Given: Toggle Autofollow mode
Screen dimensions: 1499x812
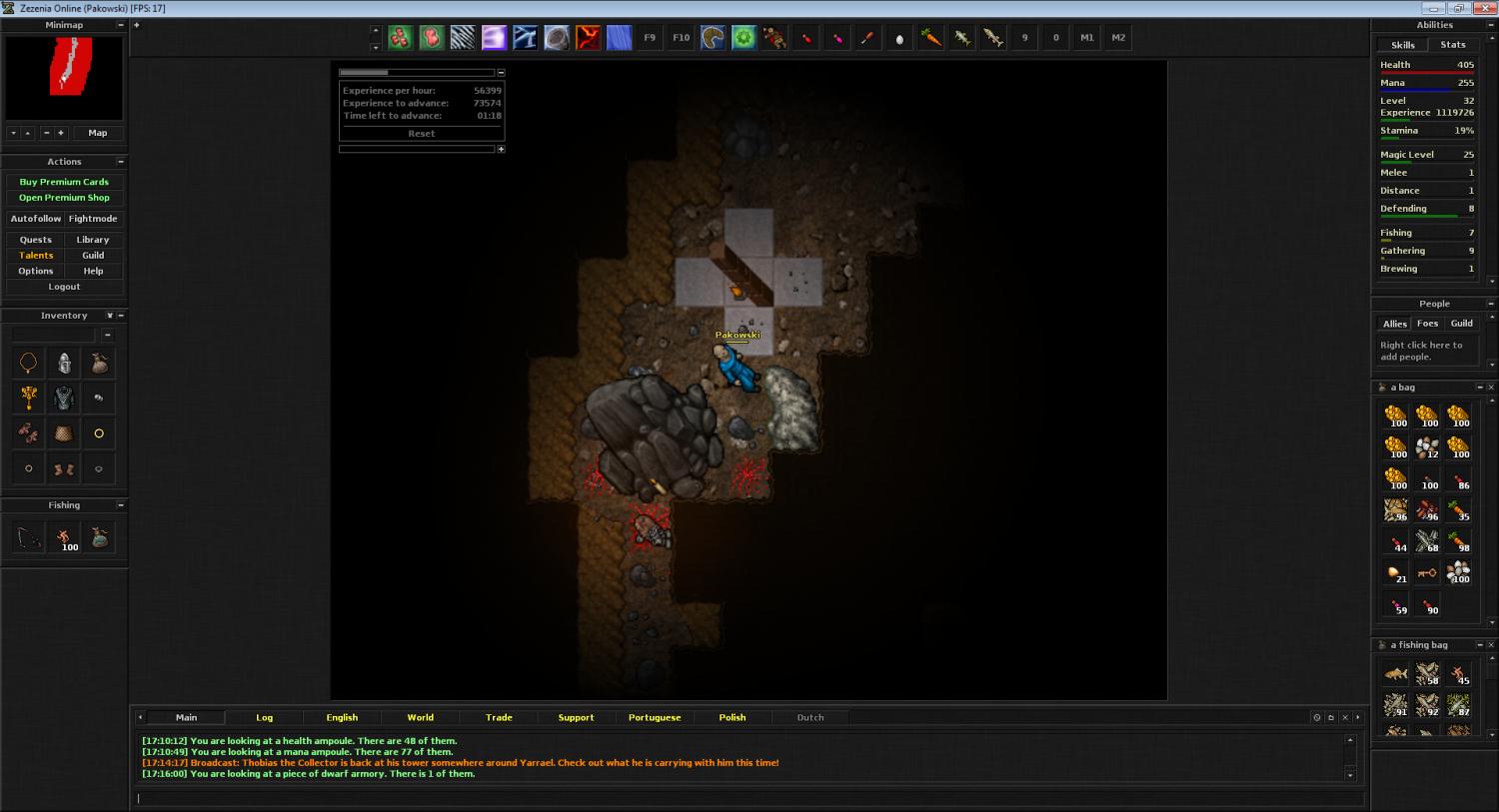Looking at the screenshot, I should pyautogui.click(x=36, y=219).
